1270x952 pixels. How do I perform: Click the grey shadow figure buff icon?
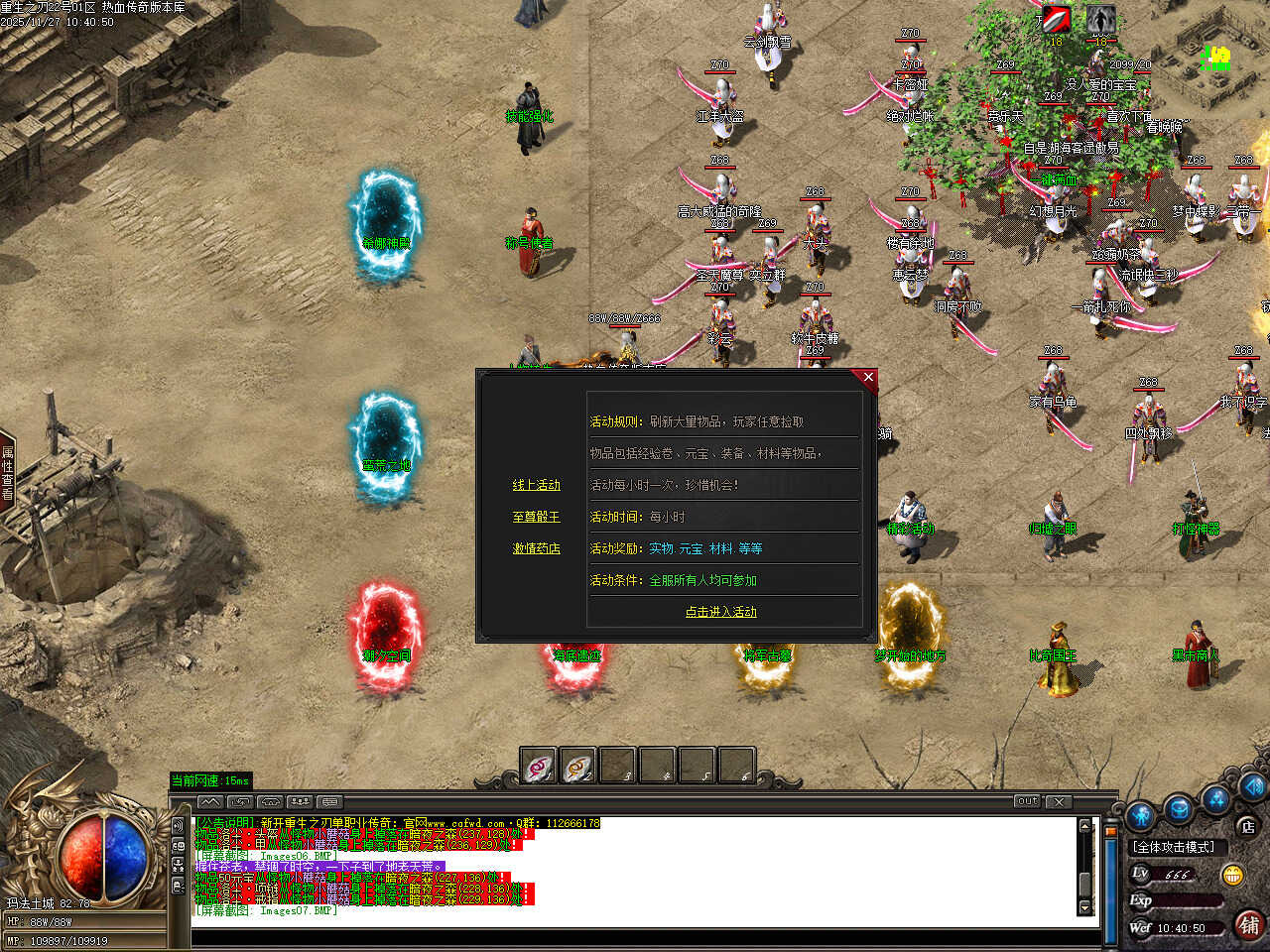1099,20
